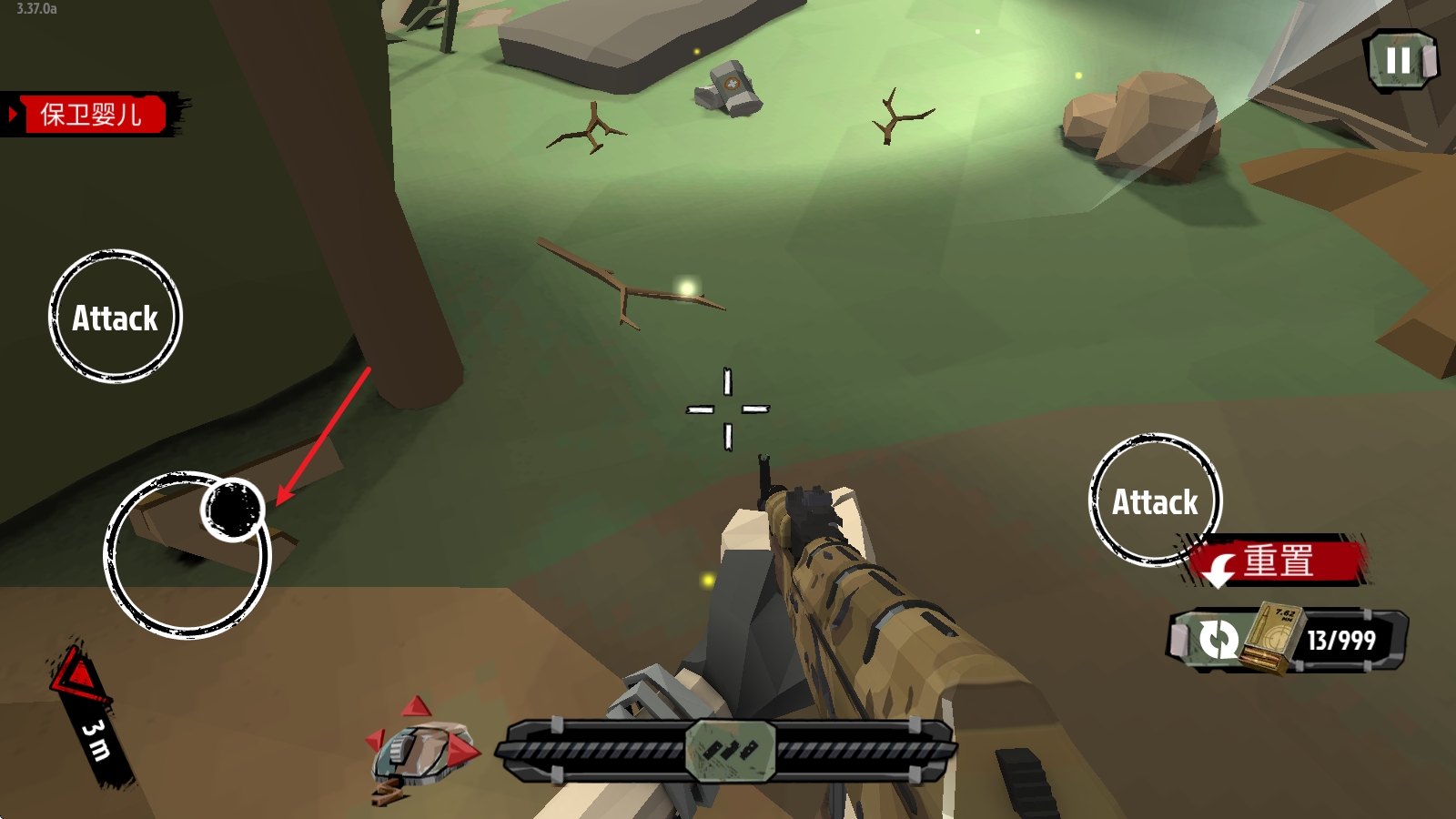Tap the Attack button above the joystick
Image resolution: width=1456 pixels, height=819 pixels.
[x=116, y=317]
